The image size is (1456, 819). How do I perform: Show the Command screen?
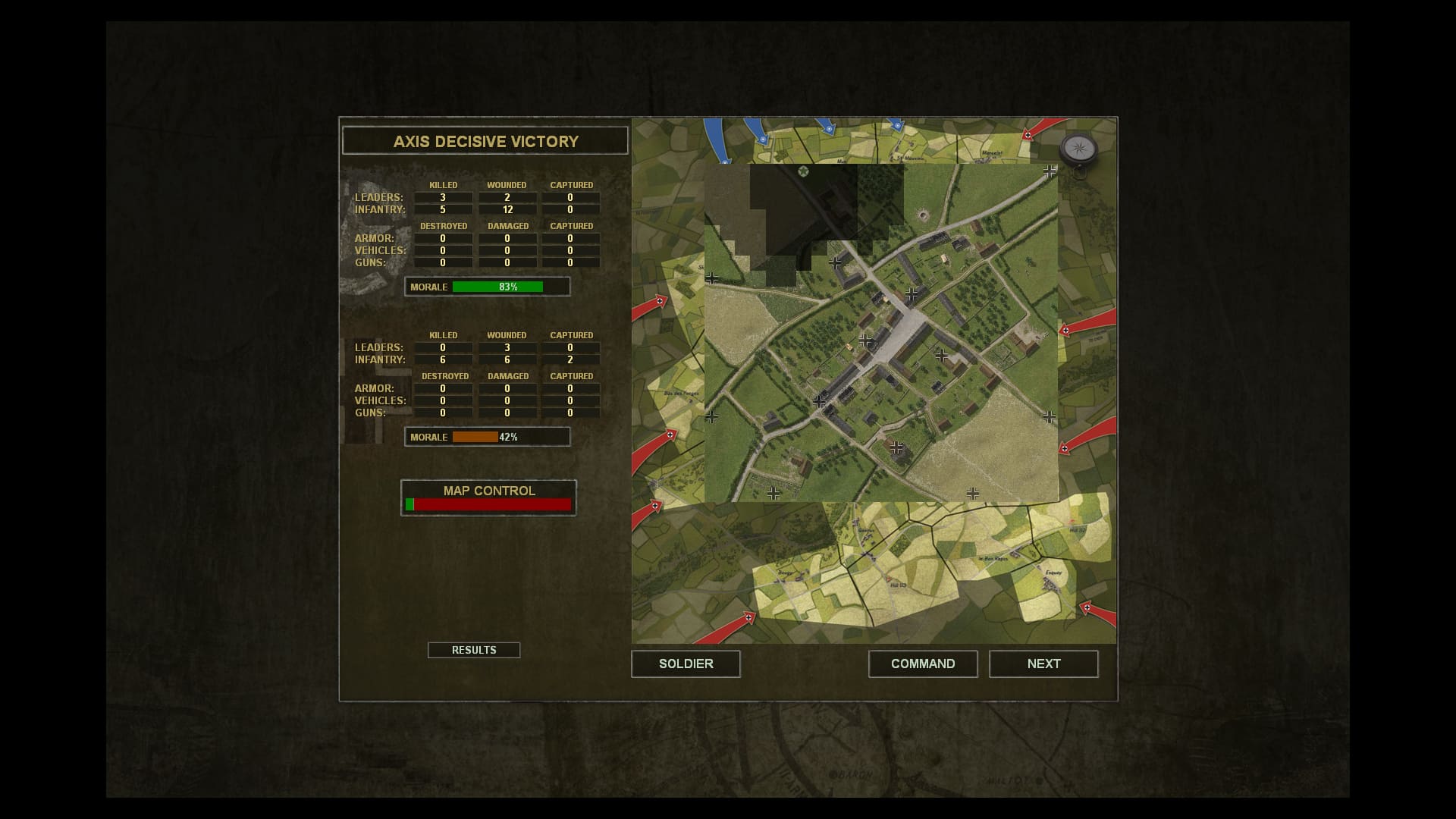click(x=922, y=664)
